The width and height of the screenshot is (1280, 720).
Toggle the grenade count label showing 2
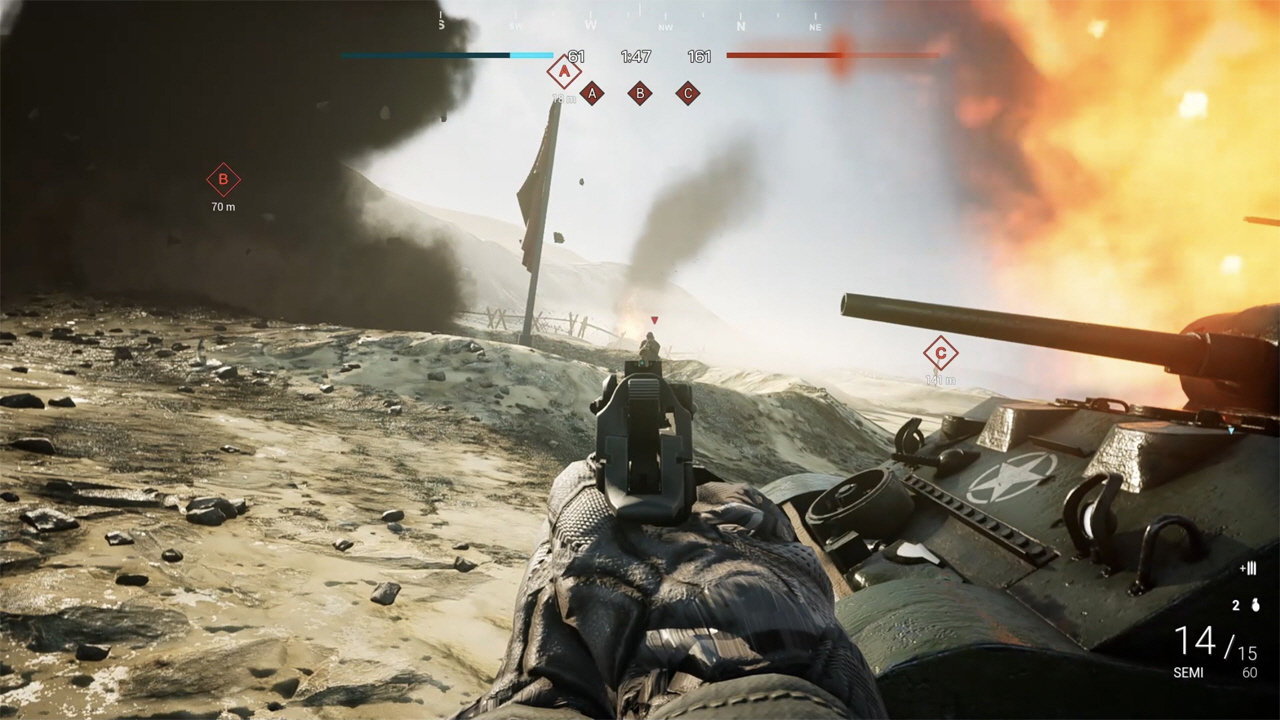[1235, 605]
